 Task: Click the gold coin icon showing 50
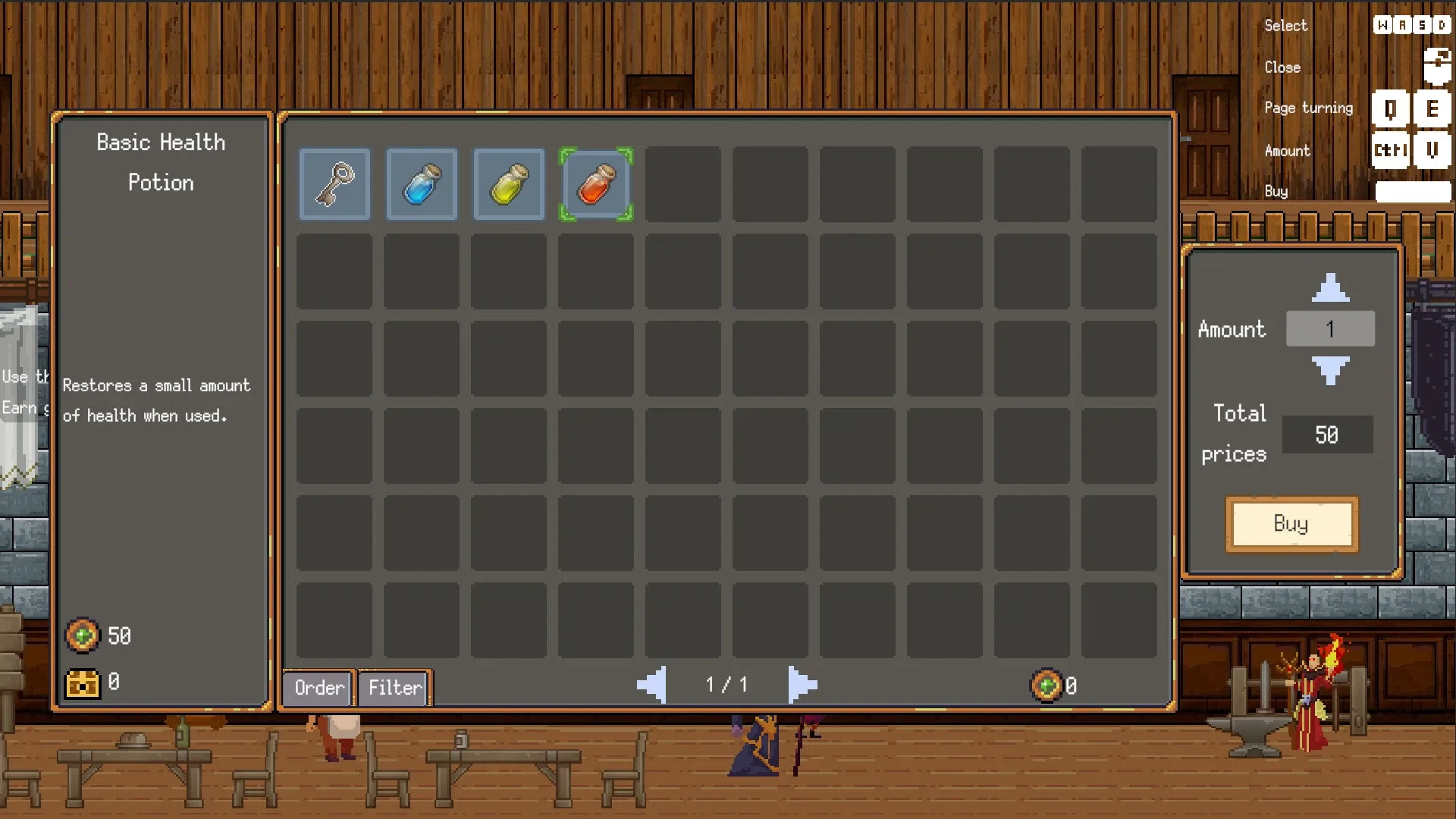pyautogui.click(x=83, y=636)
